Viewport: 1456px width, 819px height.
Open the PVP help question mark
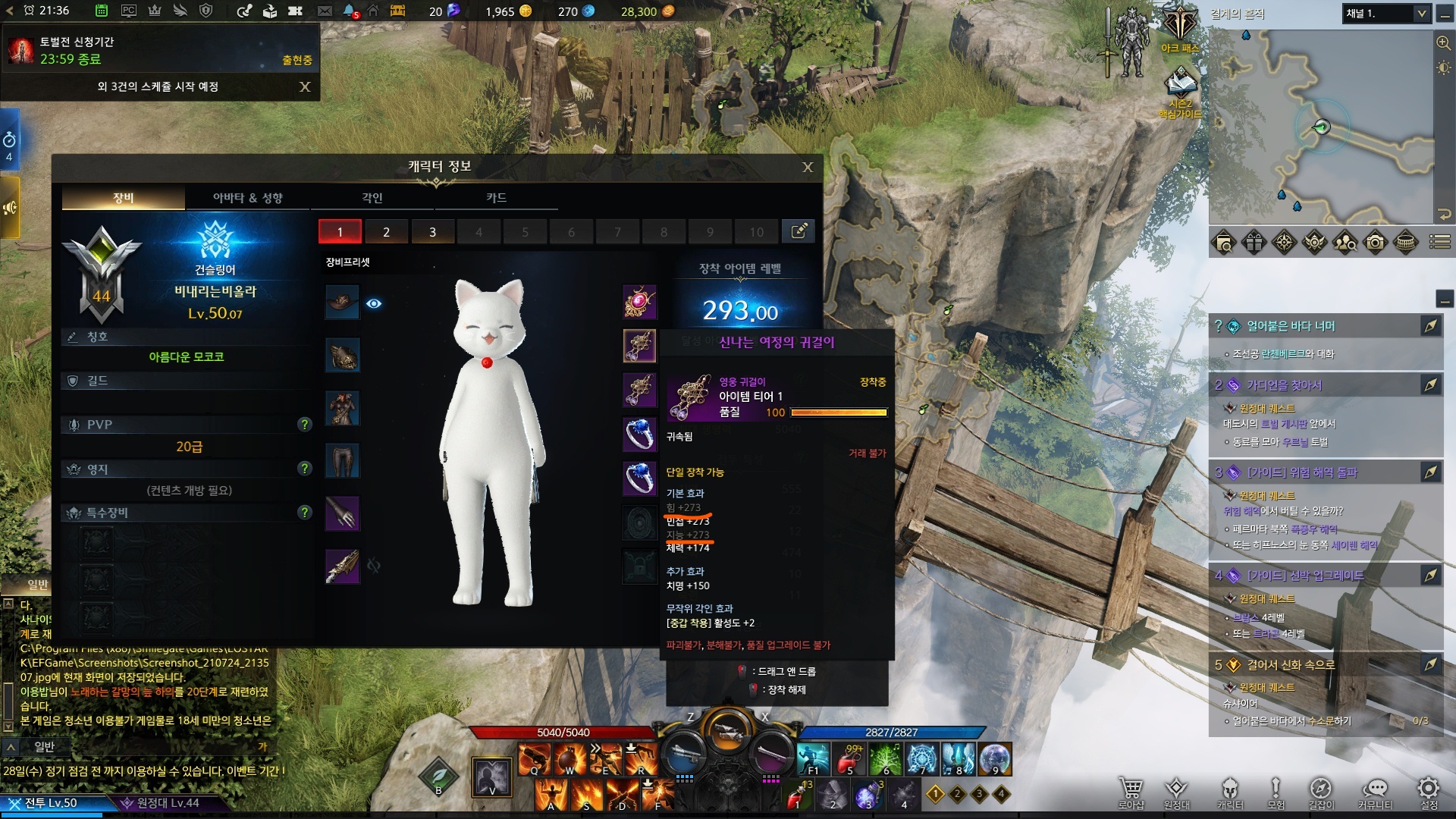[x=305, y=425]
